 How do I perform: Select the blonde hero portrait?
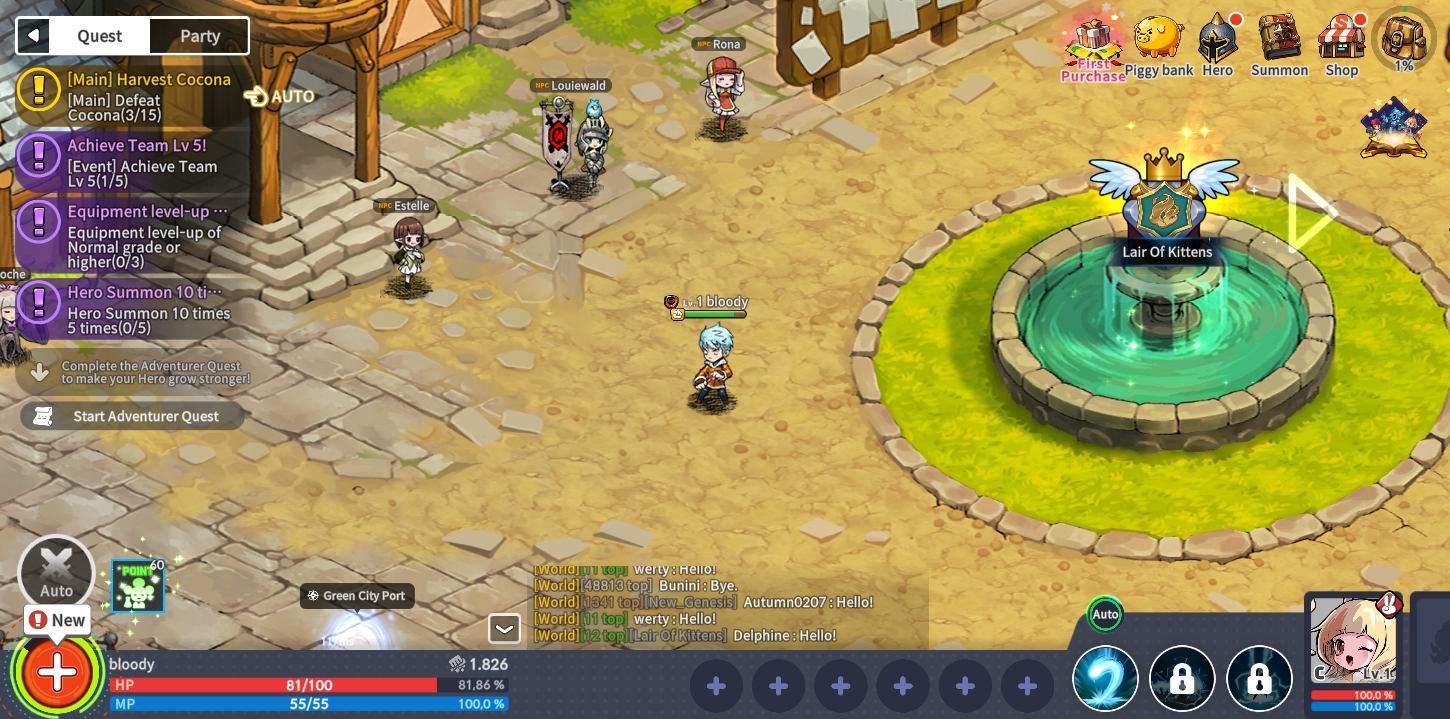click(1353, 642)
